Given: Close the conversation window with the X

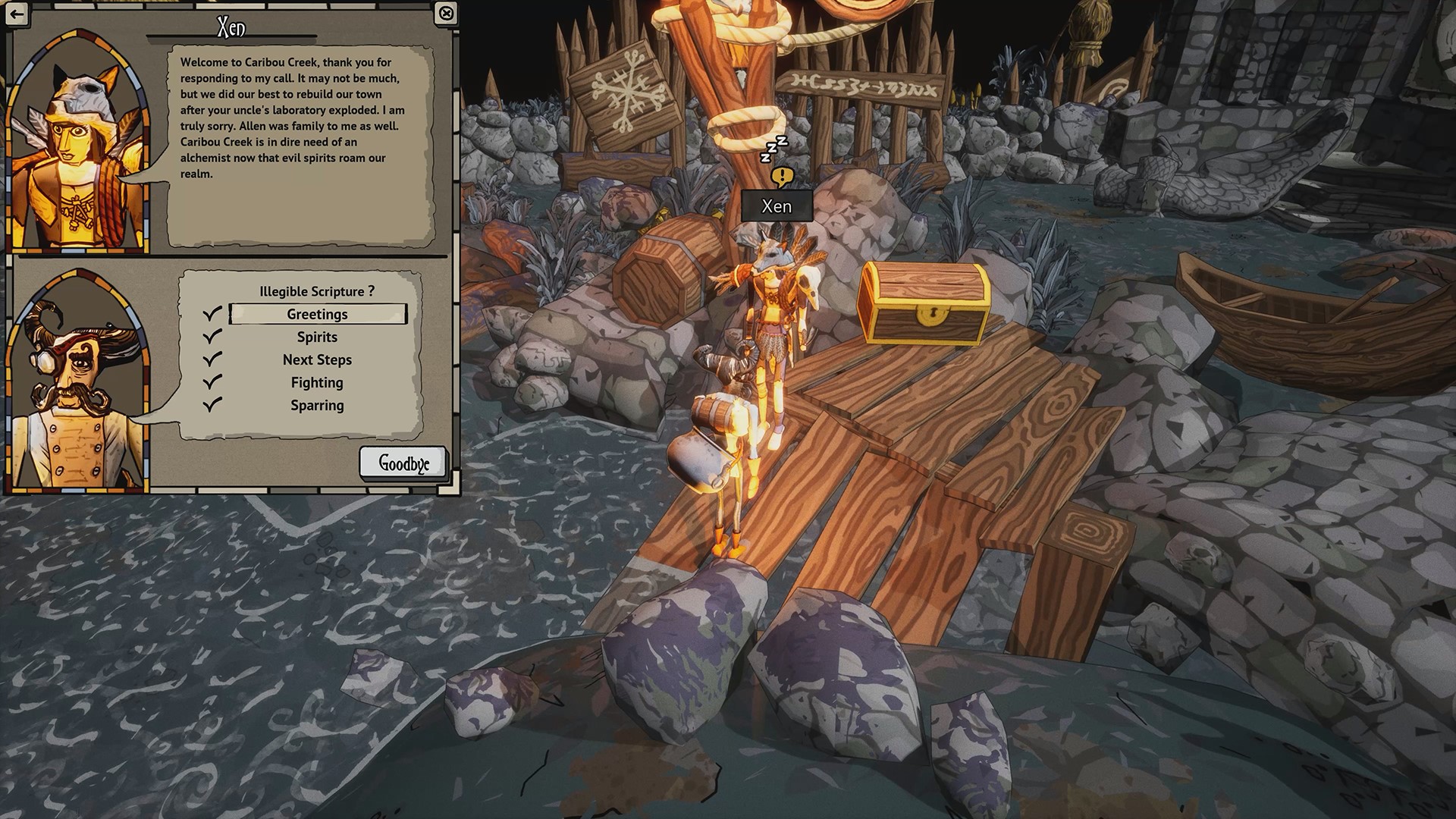Looking at the screenshot, I should tap(447, 13).
